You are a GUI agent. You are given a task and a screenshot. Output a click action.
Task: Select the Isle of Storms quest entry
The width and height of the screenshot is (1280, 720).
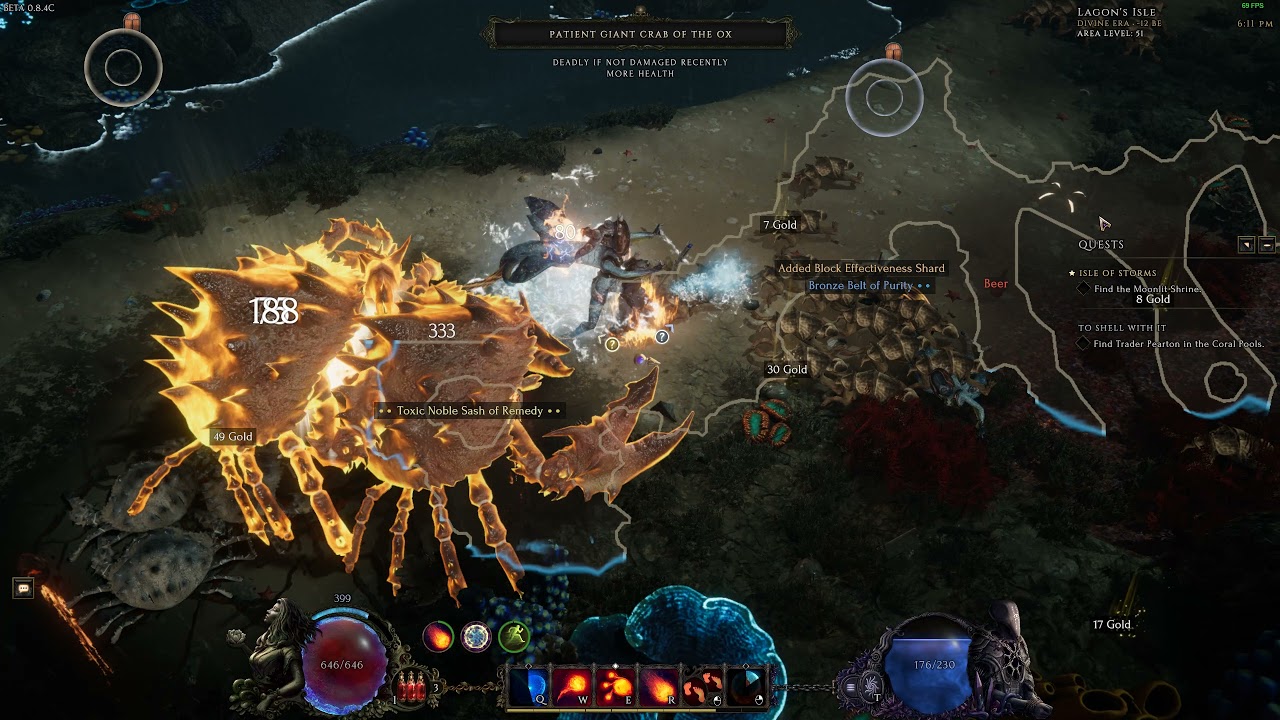point(1117,273)
